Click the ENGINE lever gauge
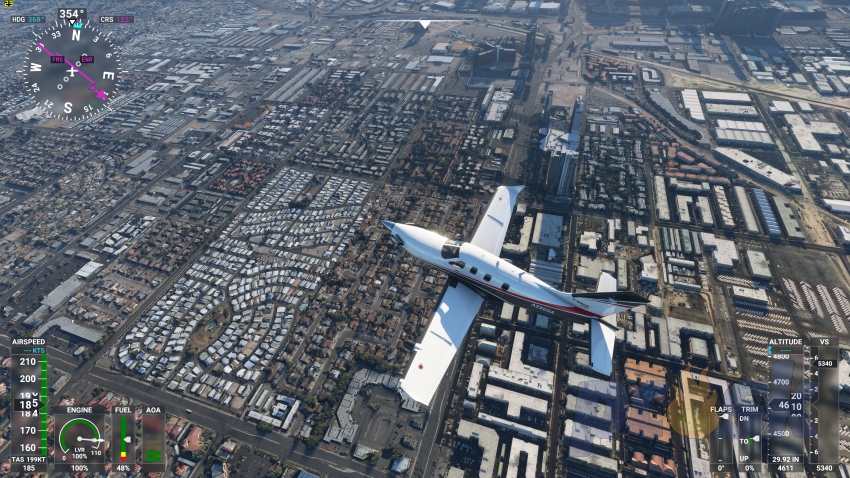 pos(80,437)
